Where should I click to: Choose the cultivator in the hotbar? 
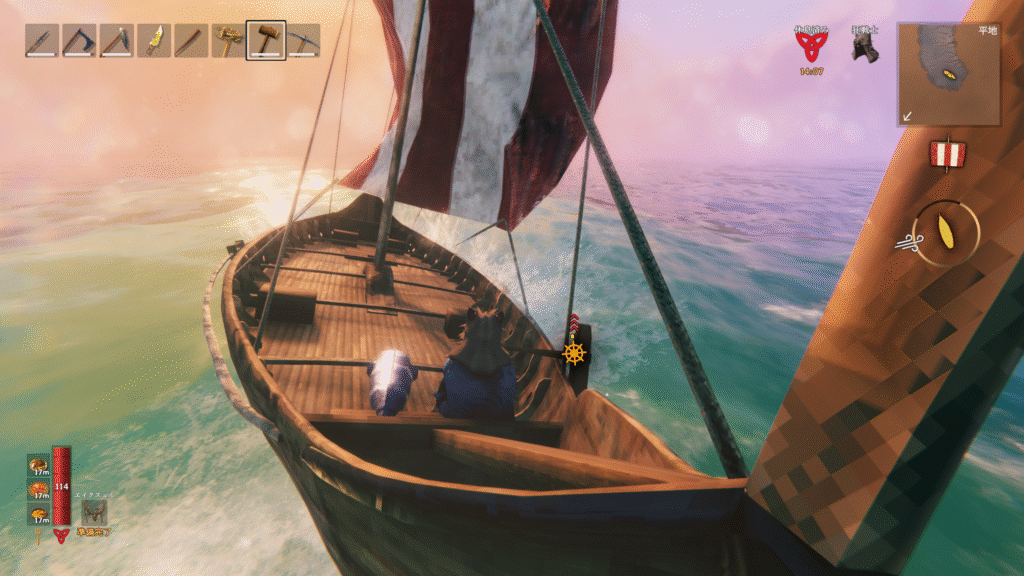[x=117, y=41]
